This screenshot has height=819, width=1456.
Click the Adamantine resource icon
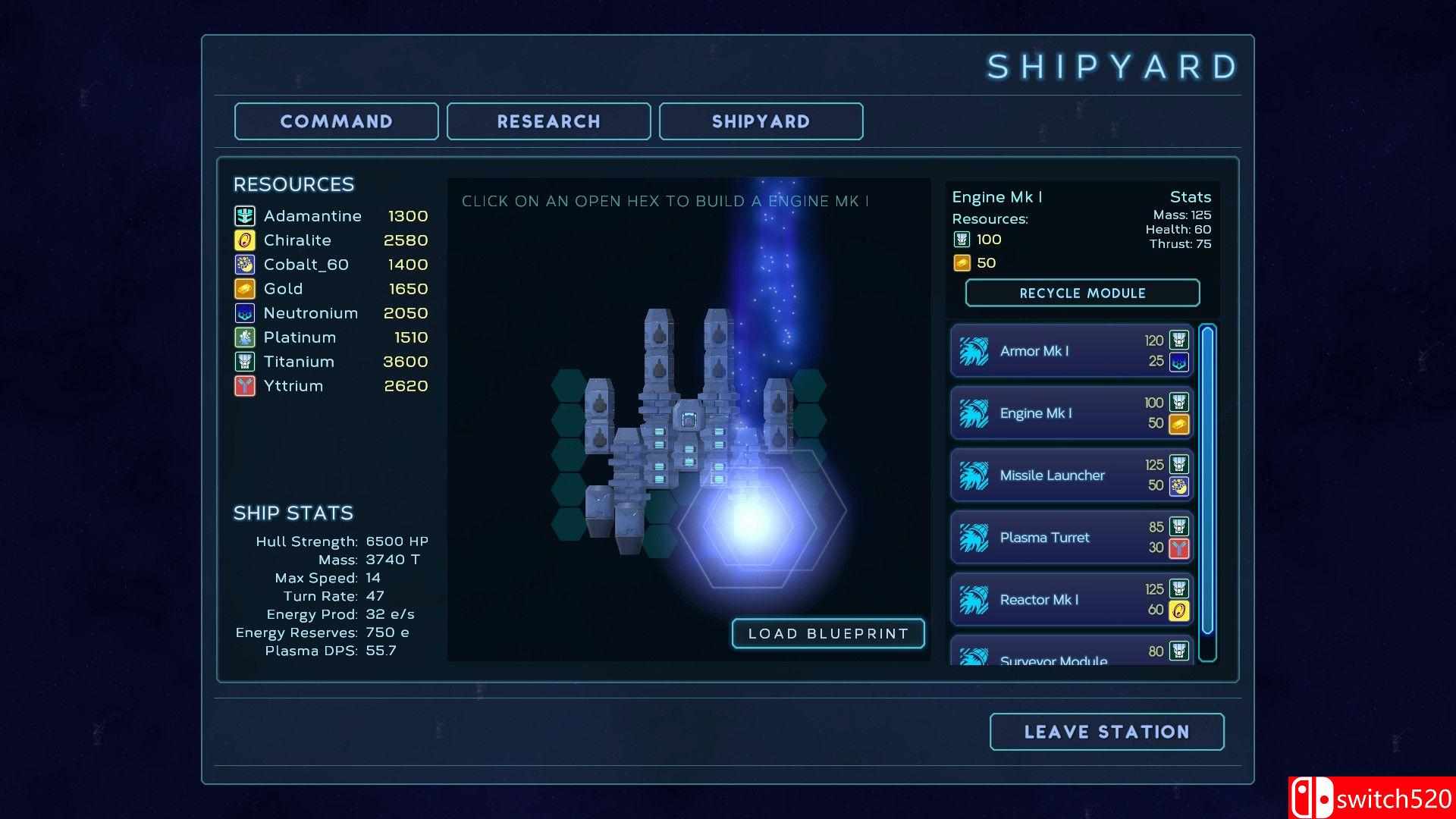point(244,216)
